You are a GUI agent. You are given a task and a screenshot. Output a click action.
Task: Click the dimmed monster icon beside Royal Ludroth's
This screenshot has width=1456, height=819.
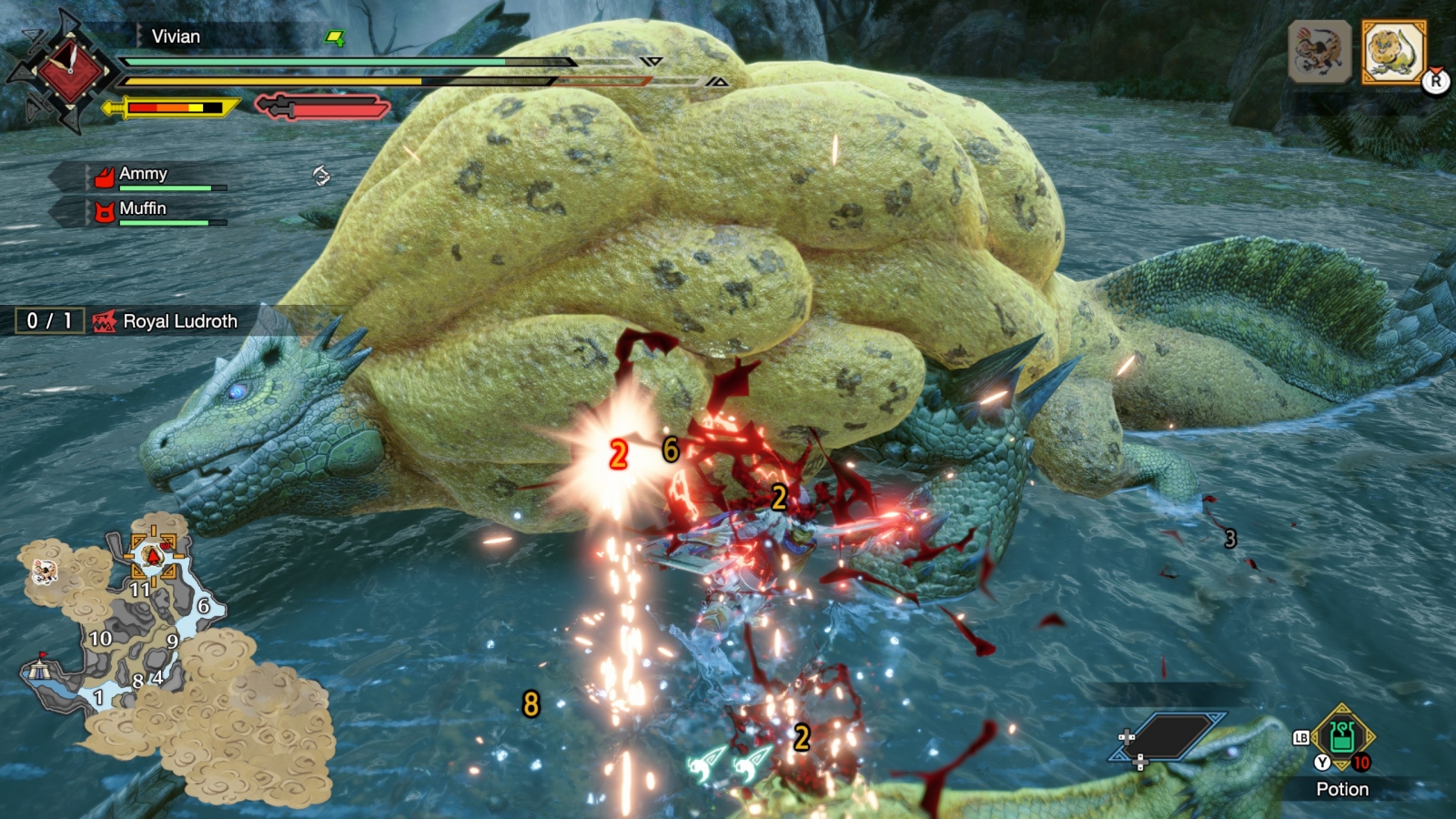click(1319, 52)
